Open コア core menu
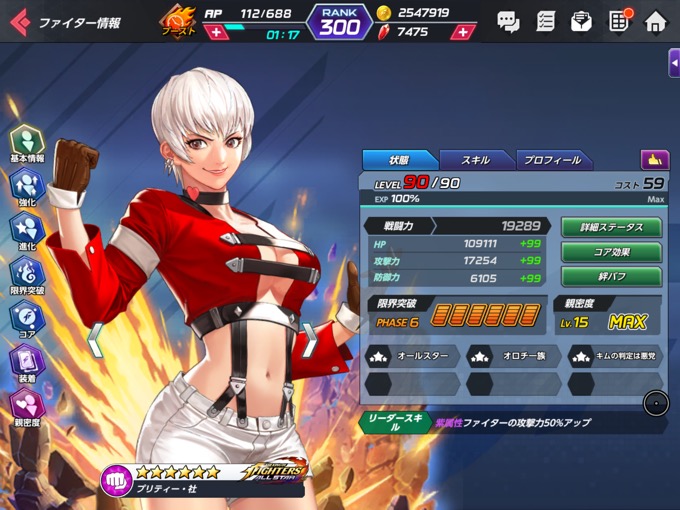The height and width of the screenshot is (510, 680). (x=27, y=319)
